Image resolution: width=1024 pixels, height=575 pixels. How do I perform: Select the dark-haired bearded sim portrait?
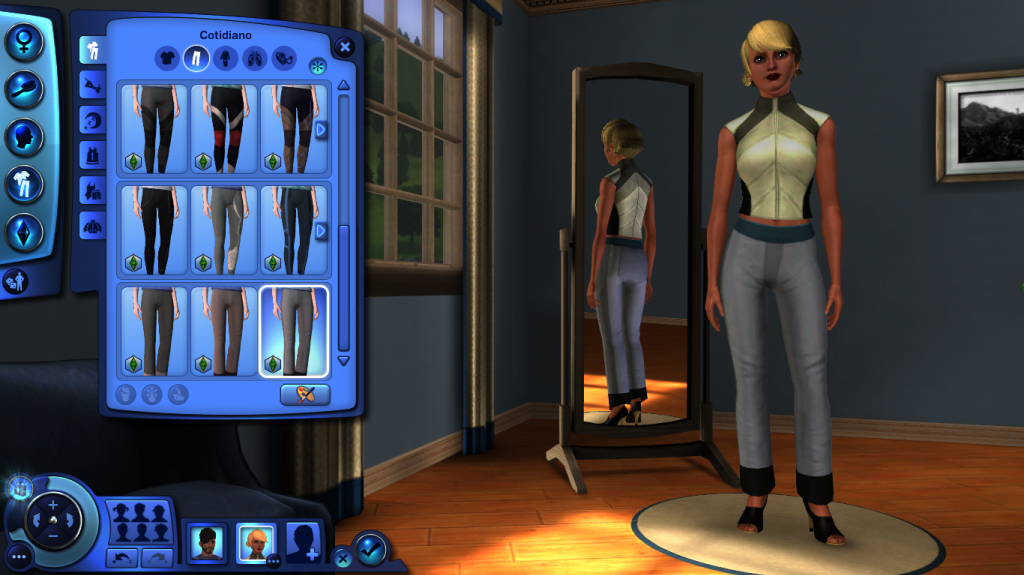click(x=207, y=542)
